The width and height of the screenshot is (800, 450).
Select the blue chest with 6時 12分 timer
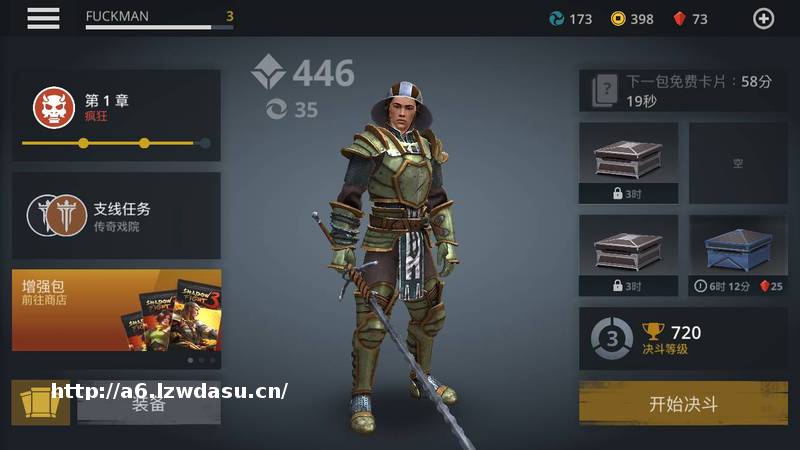[738, 256]
